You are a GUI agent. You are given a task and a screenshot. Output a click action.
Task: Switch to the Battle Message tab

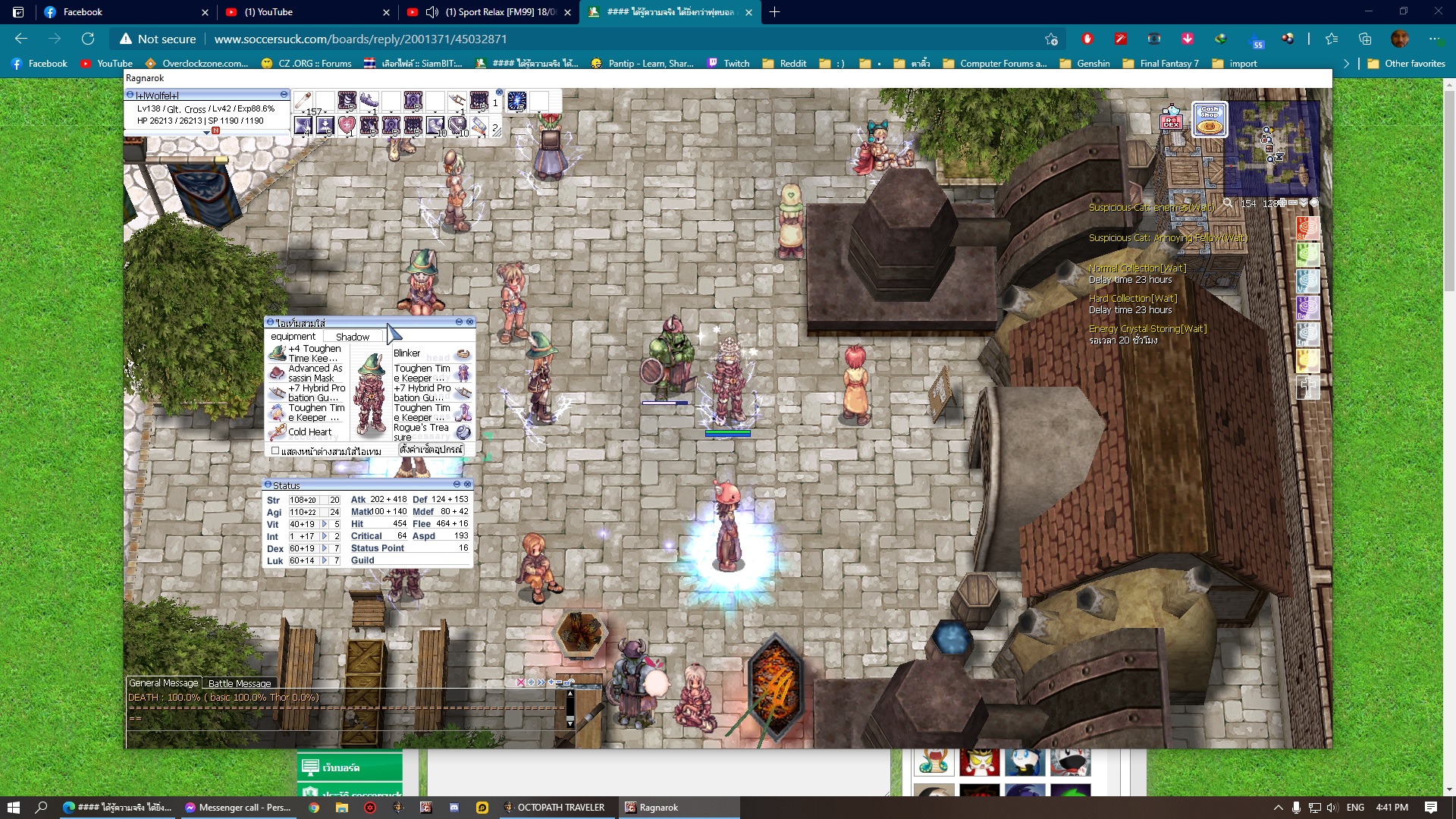tap(239, 683)
